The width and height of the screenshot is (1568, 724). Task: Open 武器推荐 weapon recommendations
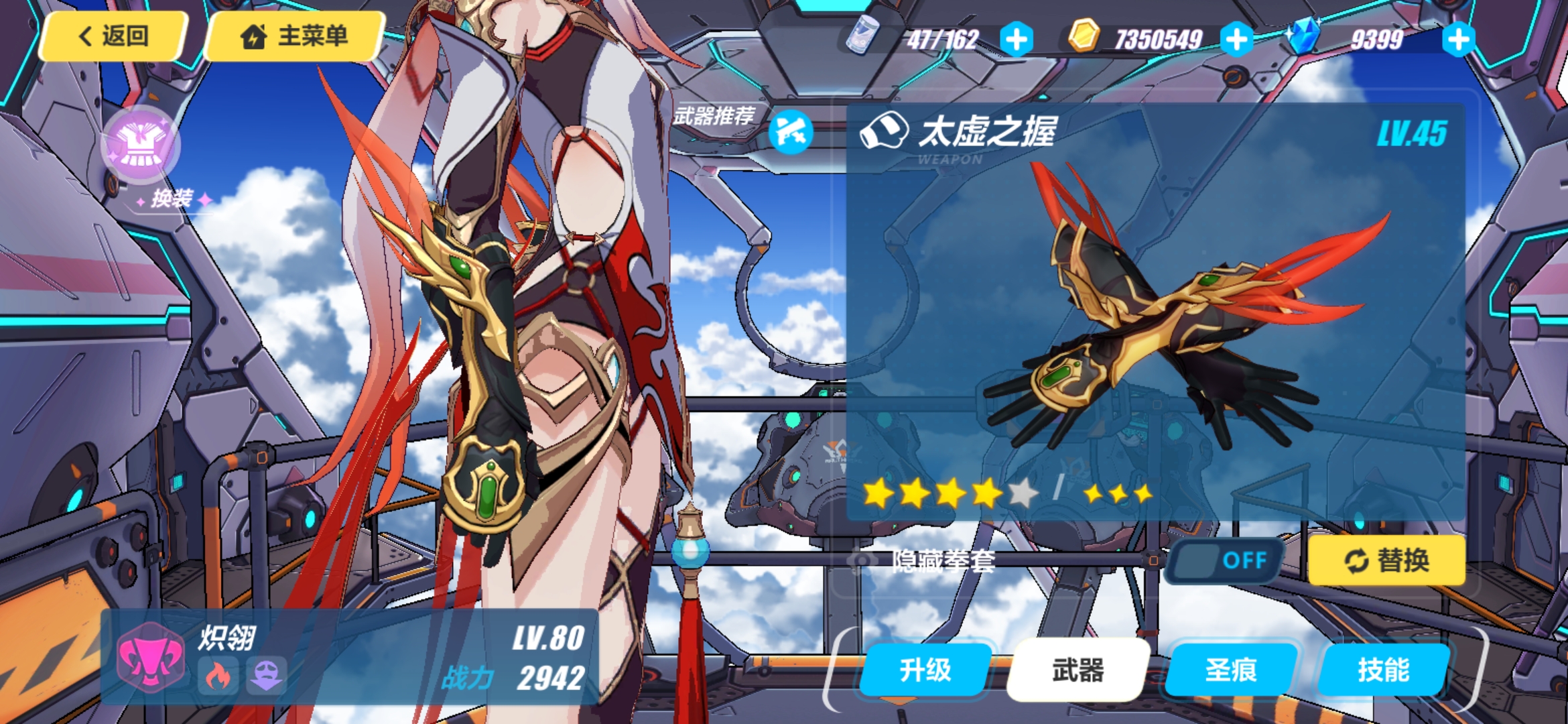coord(791,131)
